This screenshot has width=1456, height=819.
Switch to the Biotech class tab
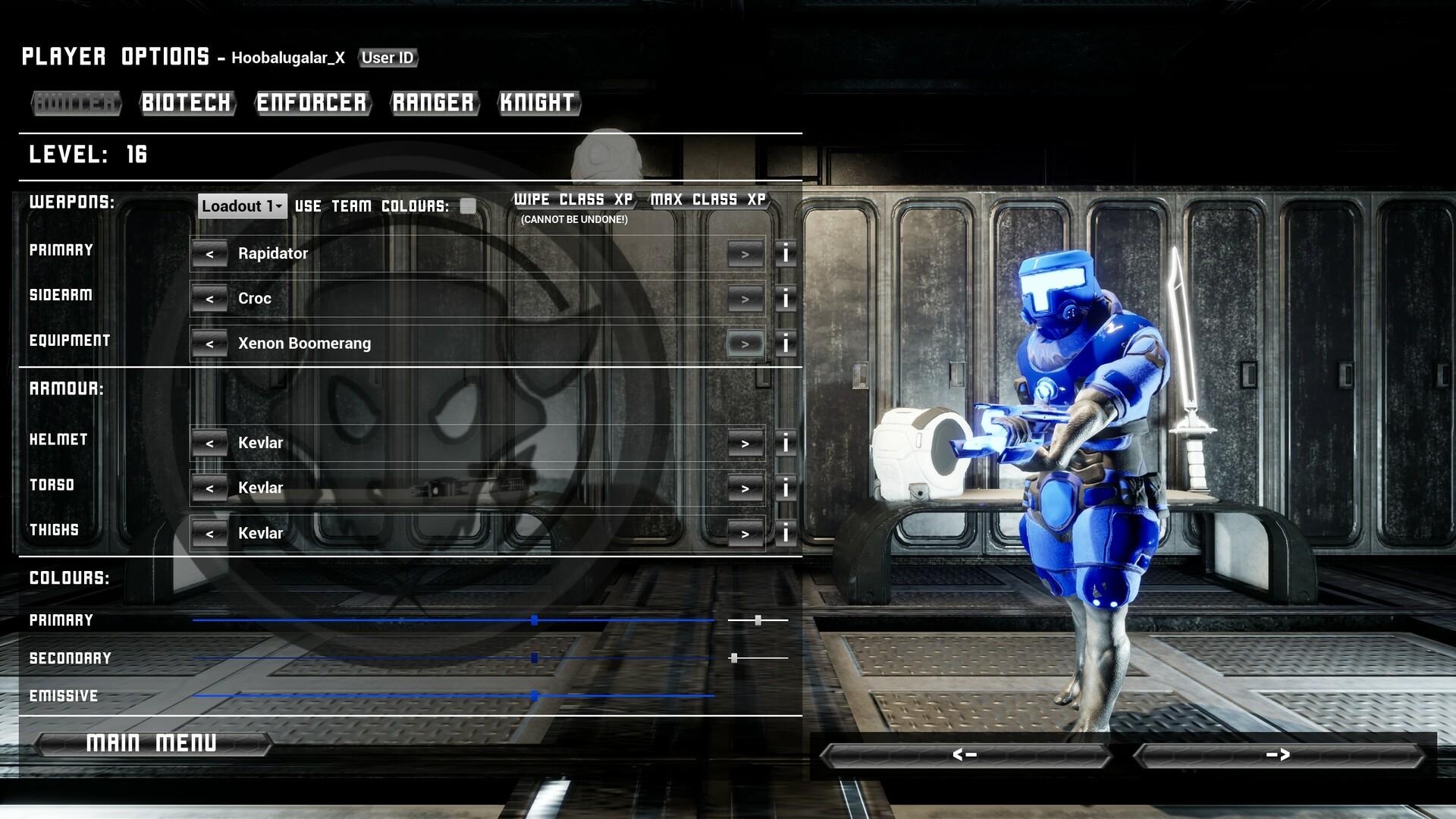coord(187,103)
